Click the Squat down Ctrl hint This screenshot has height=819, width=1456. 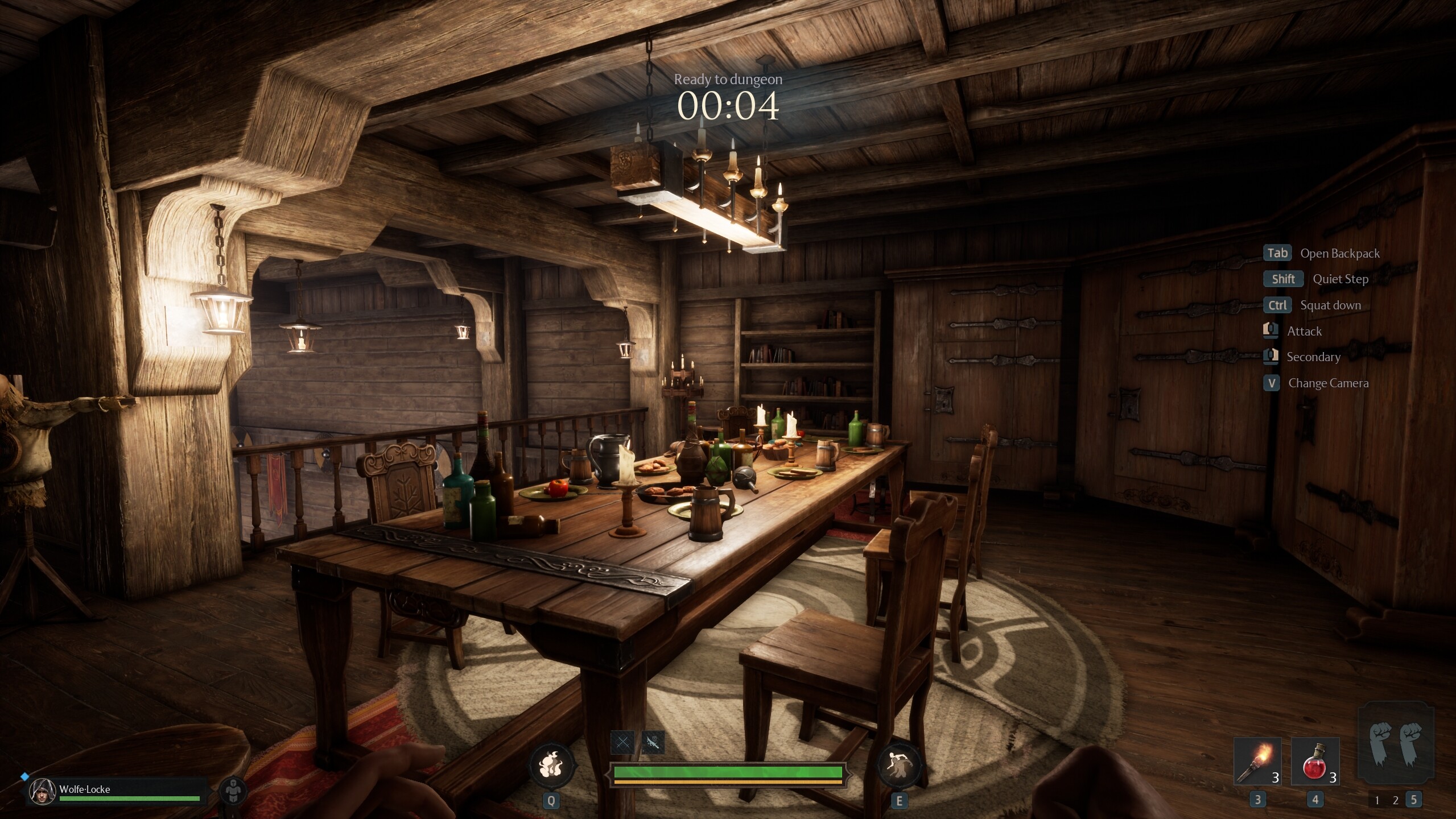click(1277, 305)
